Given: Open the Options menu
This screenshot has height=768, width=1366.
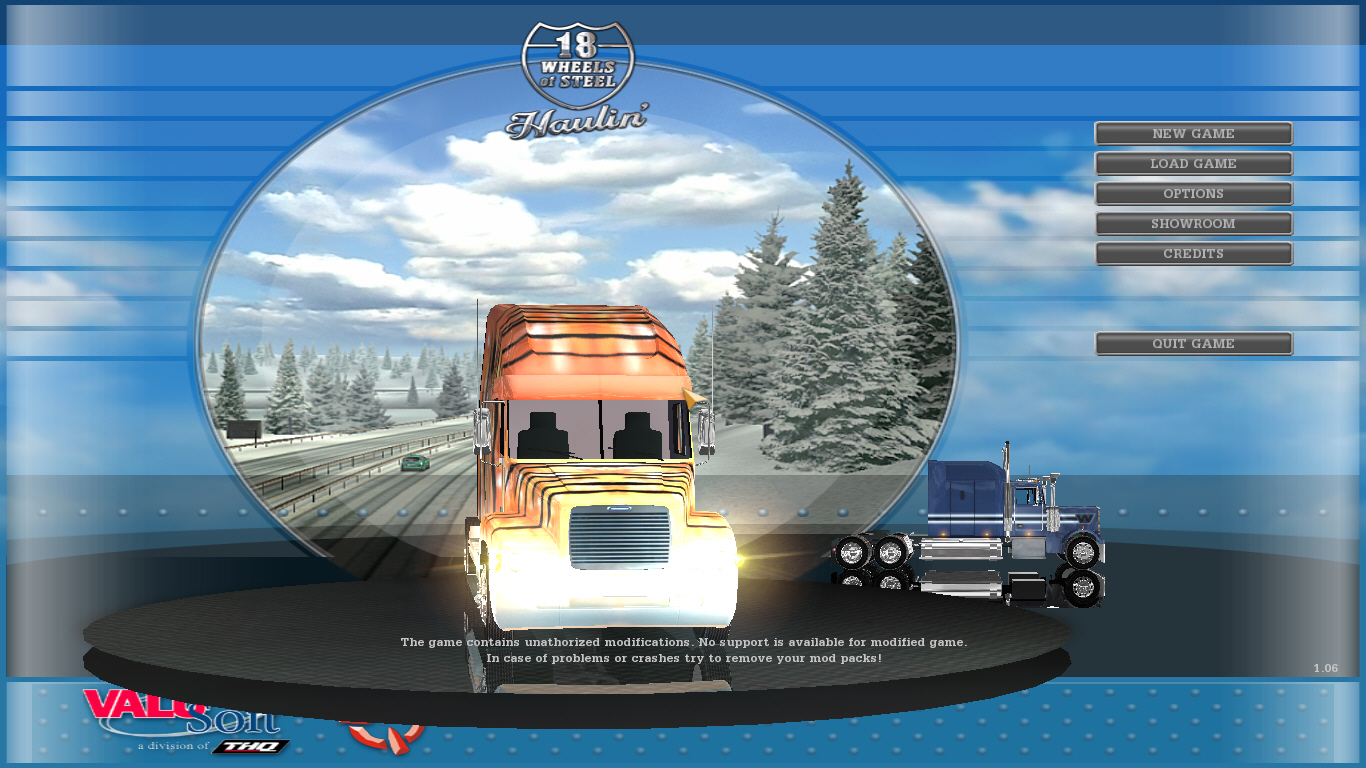Looking at the screenshot, I should pos(1193,194).
